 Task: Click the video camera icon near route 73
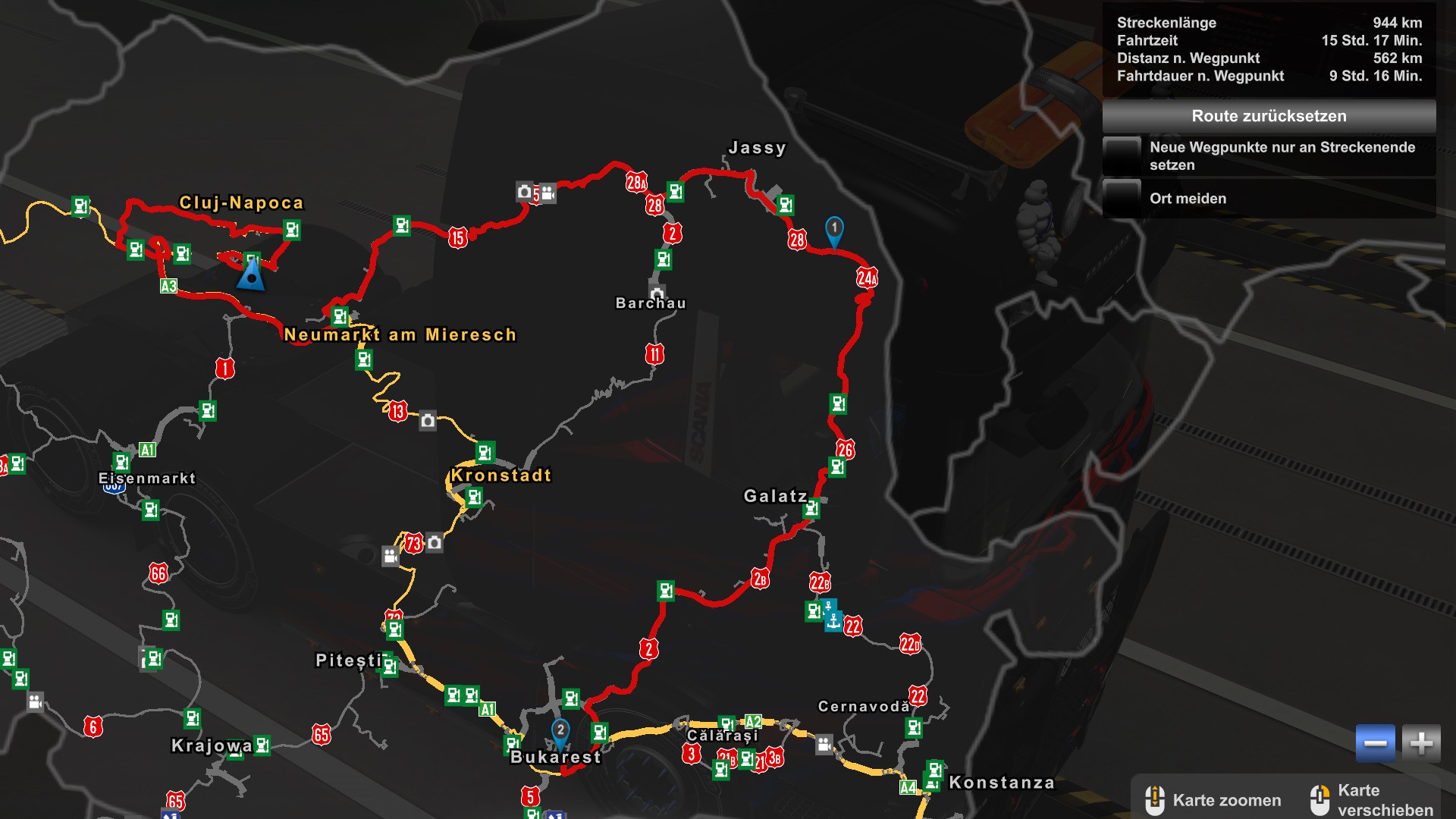tap(390, 557)
